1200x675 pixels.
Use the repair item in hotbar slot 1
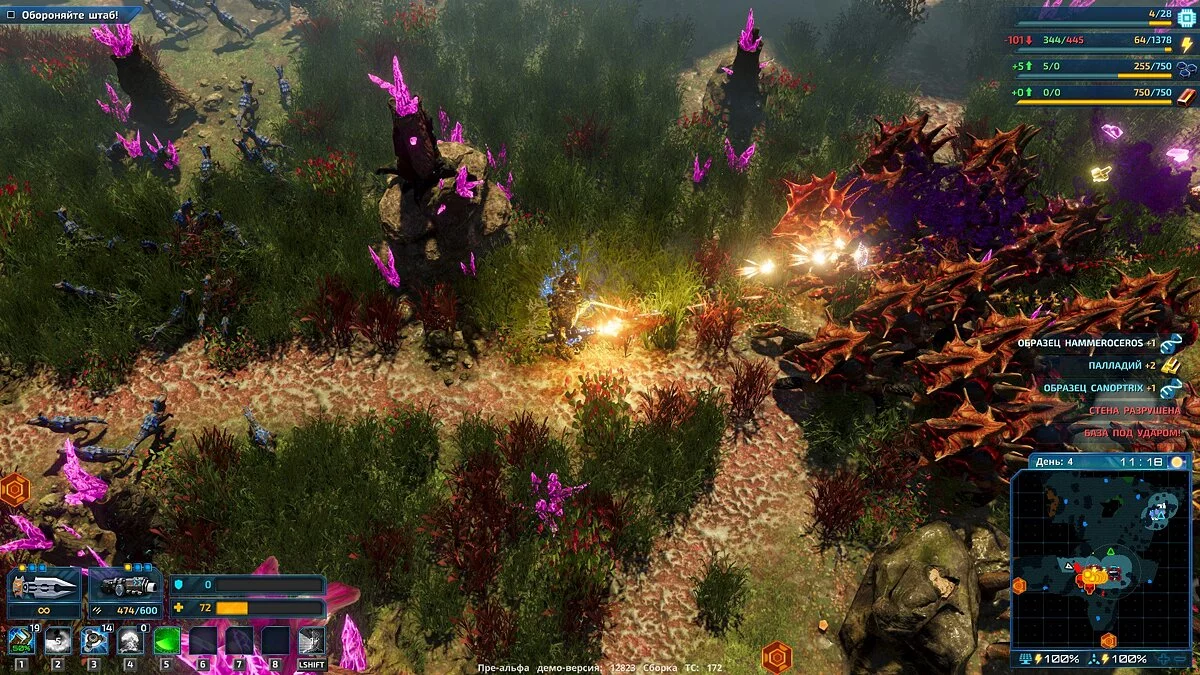tap(21, 640)
